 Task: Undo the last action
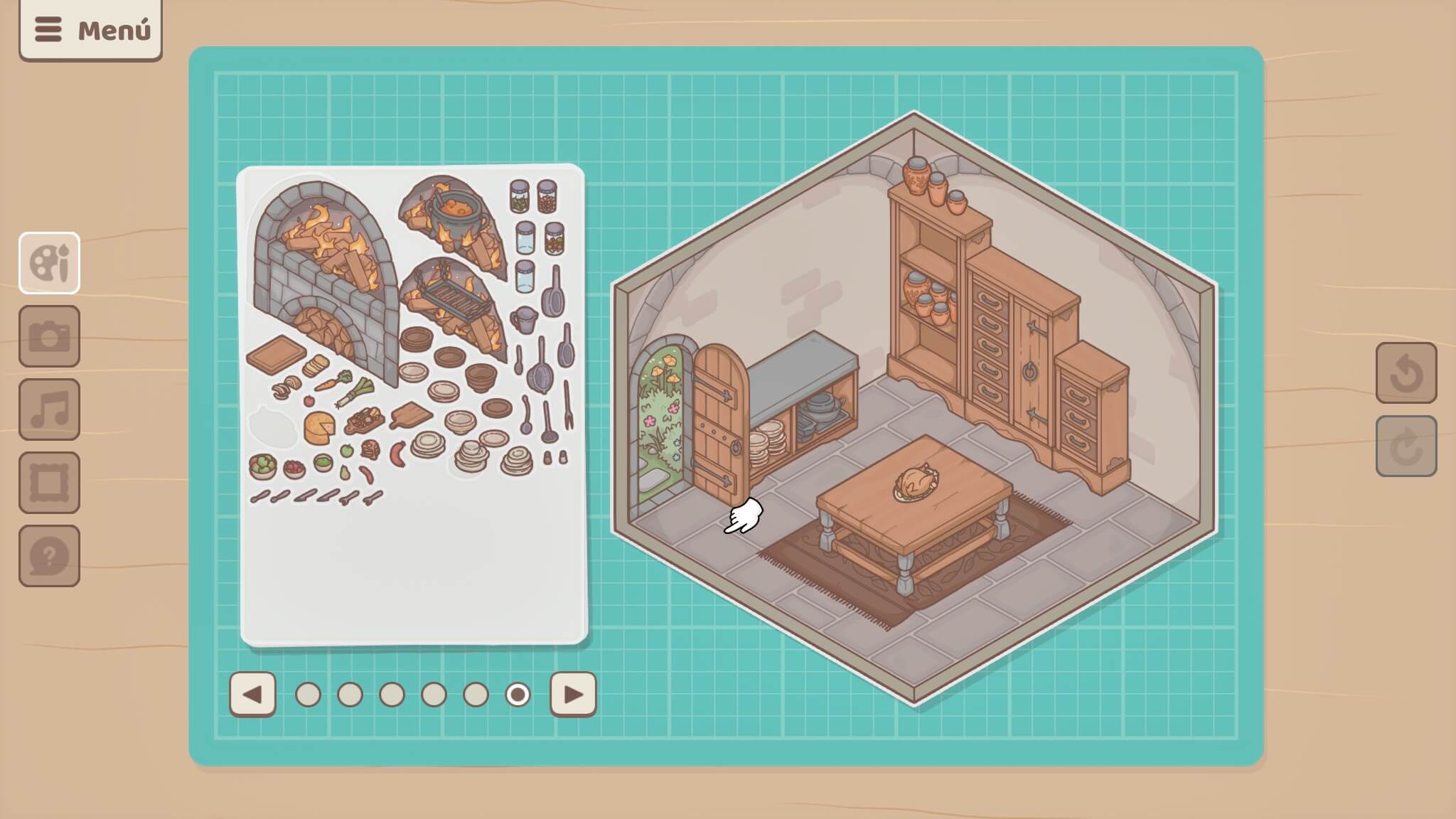pyautogui.click(x=1406, y=373)
